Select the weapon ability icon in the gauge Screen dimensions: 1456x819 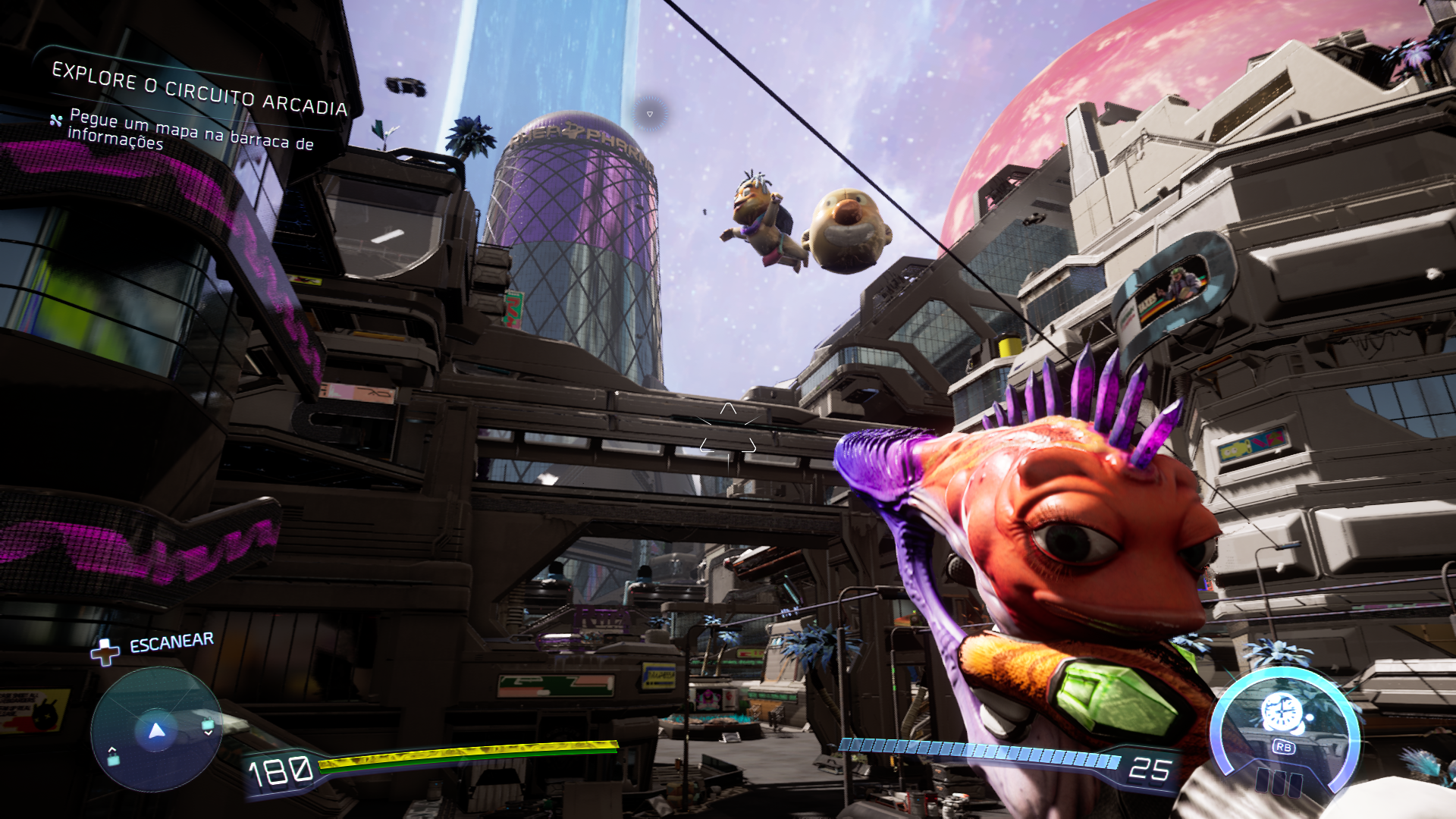click(x=1282, y=714)
